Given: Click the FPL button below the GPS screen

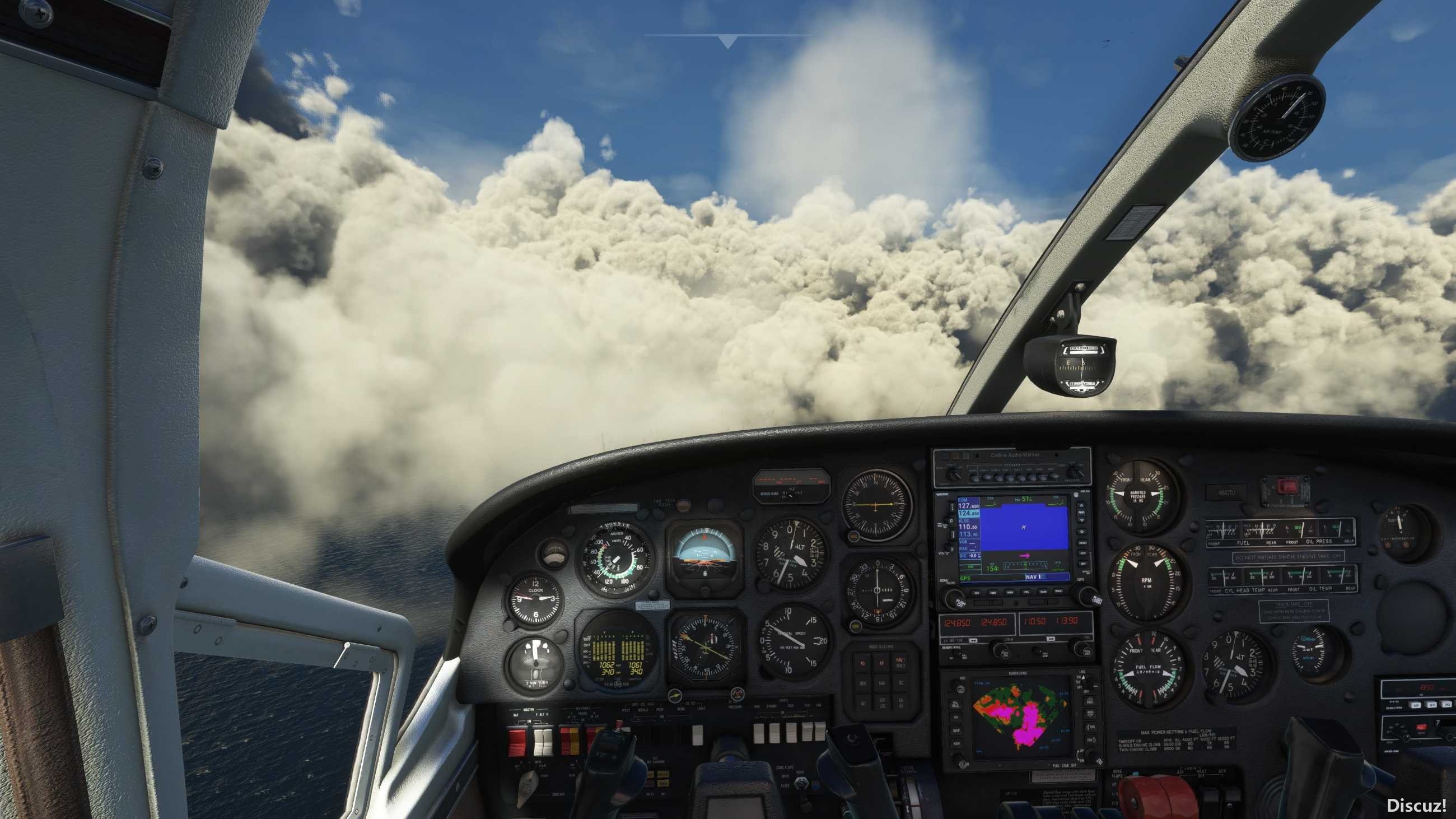Looking at the screenshot, I should pos(1026,592).
